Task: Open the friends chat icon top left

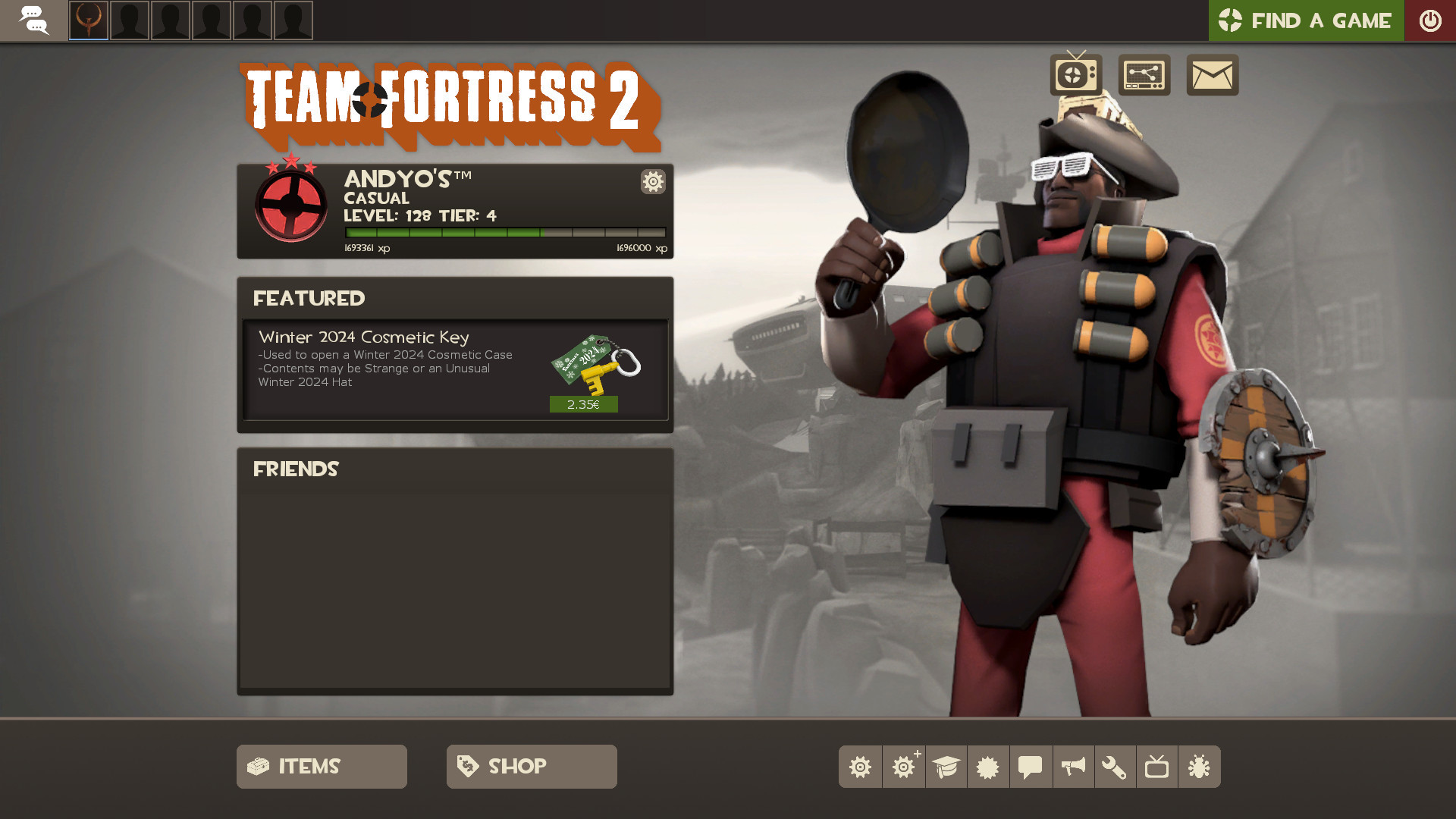Action: tap(35, 20)
